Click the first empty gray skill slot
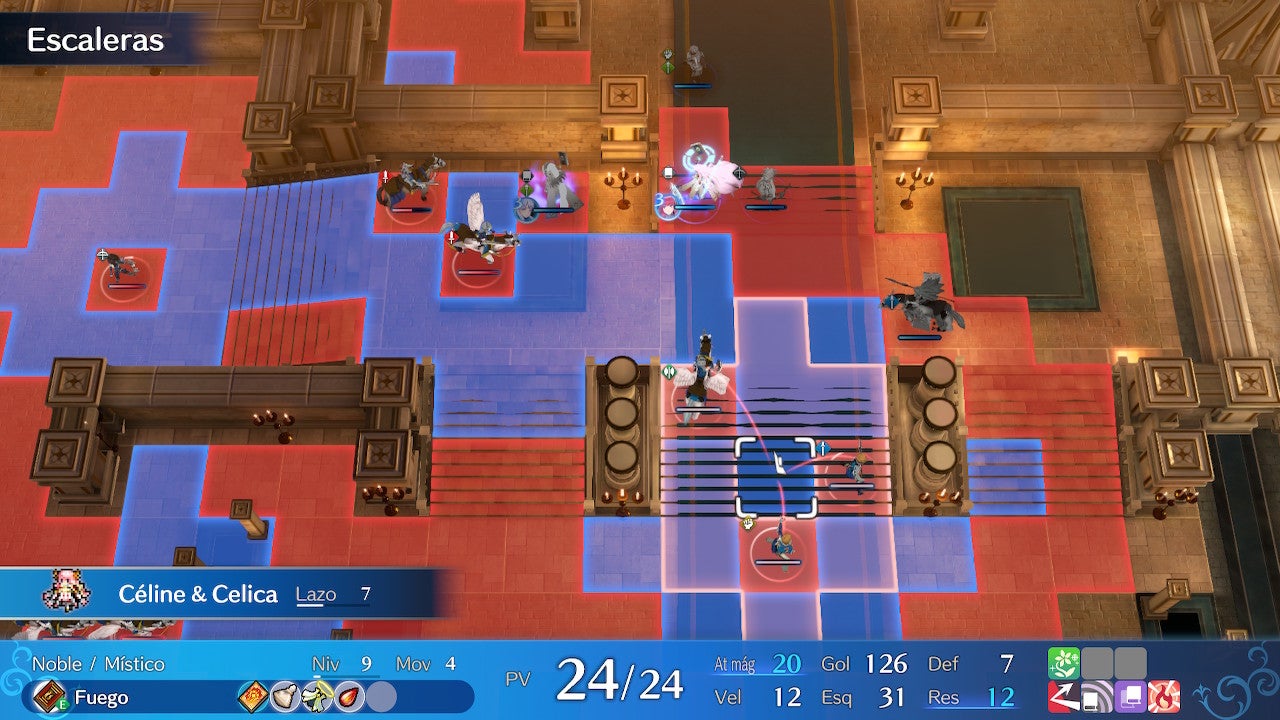The width and height of the screenshot is (1280, 720). pyautogui.click(x=1096, y=662)
